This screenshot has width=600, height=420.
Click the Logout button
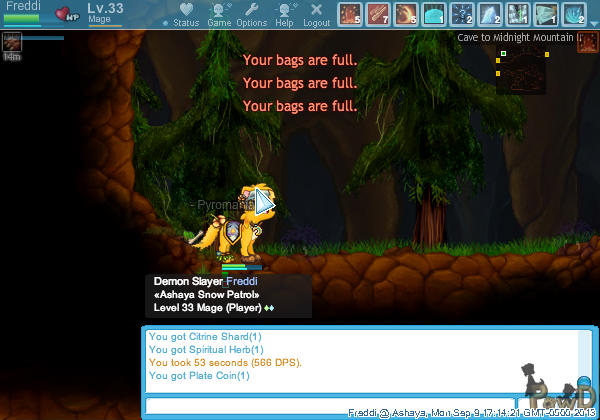click(316, 14)
